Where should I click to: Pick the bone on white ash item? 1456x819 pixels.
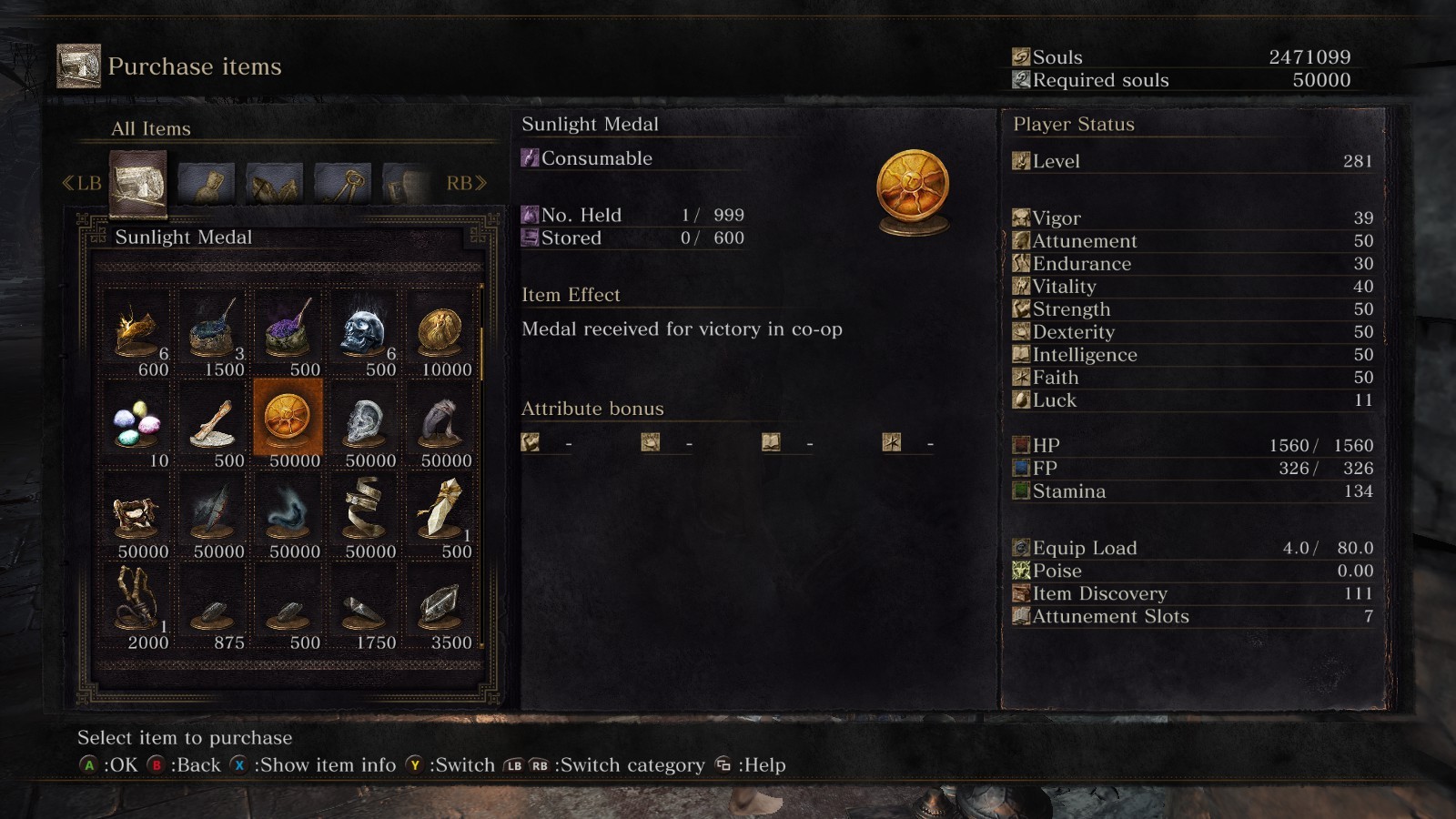(x=213, y=423)
